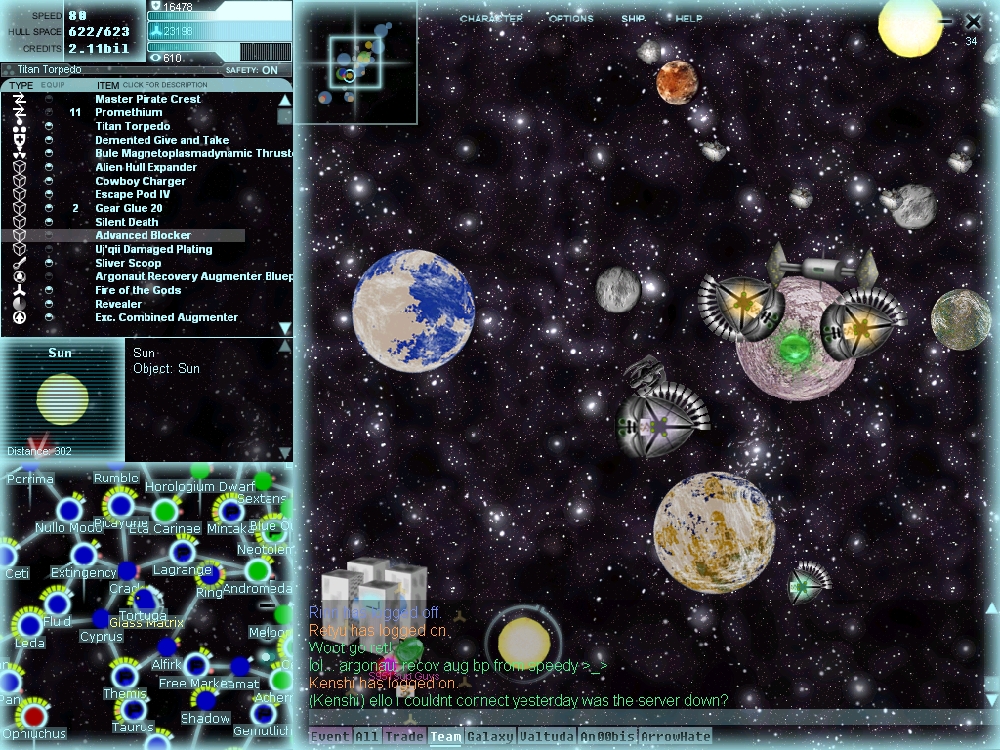Close the game window with X
1000x750 pixels.
point(973,21)
